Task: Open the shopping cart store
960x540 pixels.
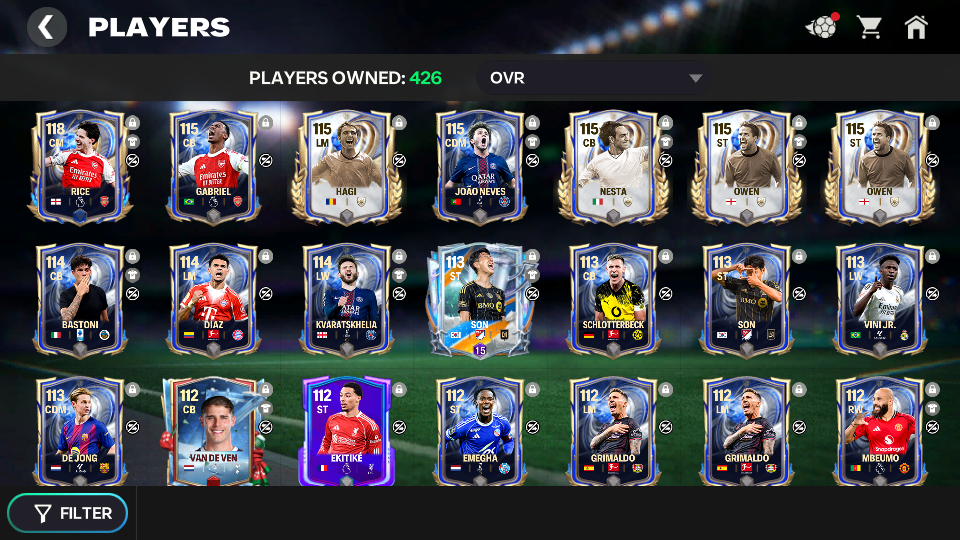Action: (869, 27)
